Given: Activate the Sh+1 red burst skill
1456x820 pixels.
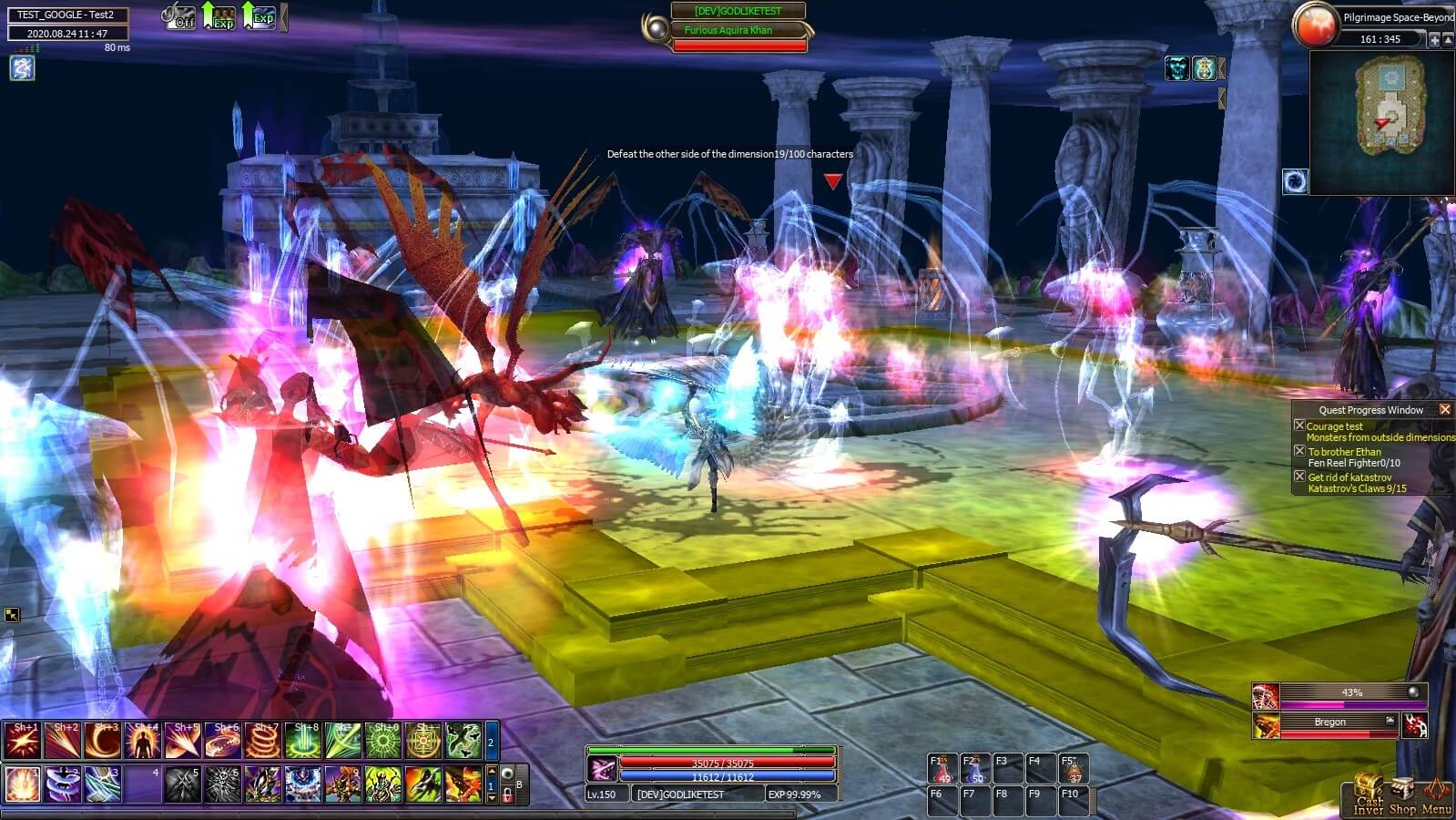Looking at the screenshot, I should [22, 741].
